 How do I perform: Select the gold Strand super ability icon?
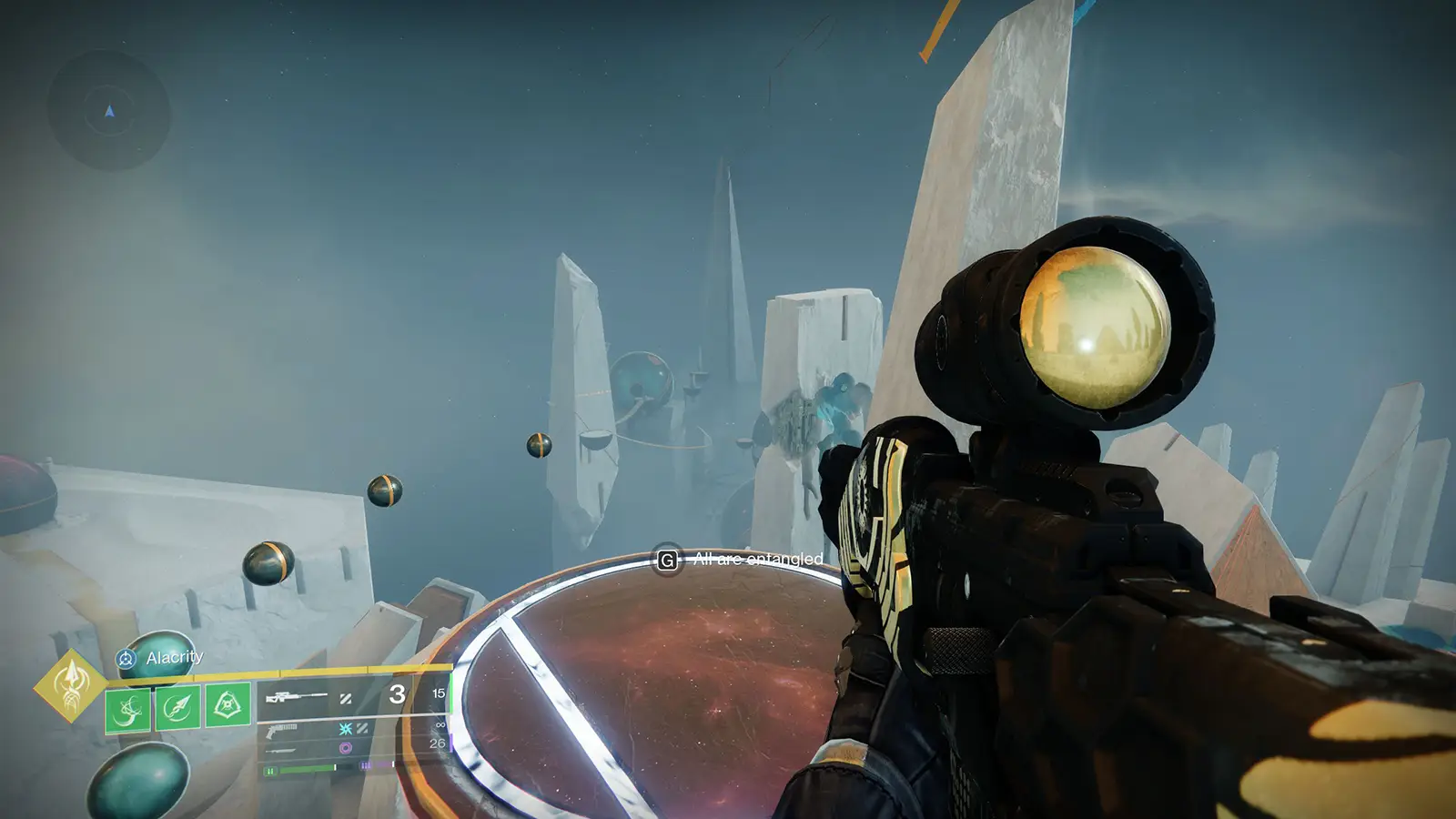coord(72,685)
